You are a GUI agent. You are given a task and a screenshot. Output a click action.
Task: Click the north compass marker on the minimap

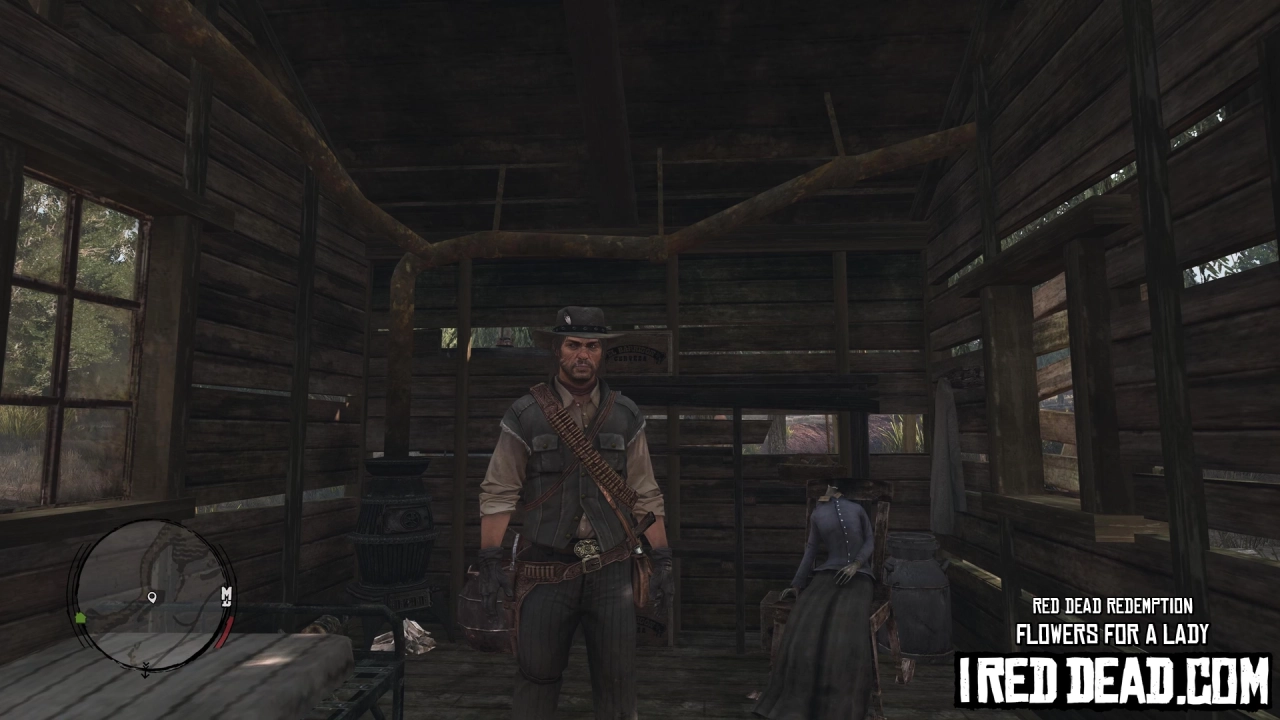227,594
